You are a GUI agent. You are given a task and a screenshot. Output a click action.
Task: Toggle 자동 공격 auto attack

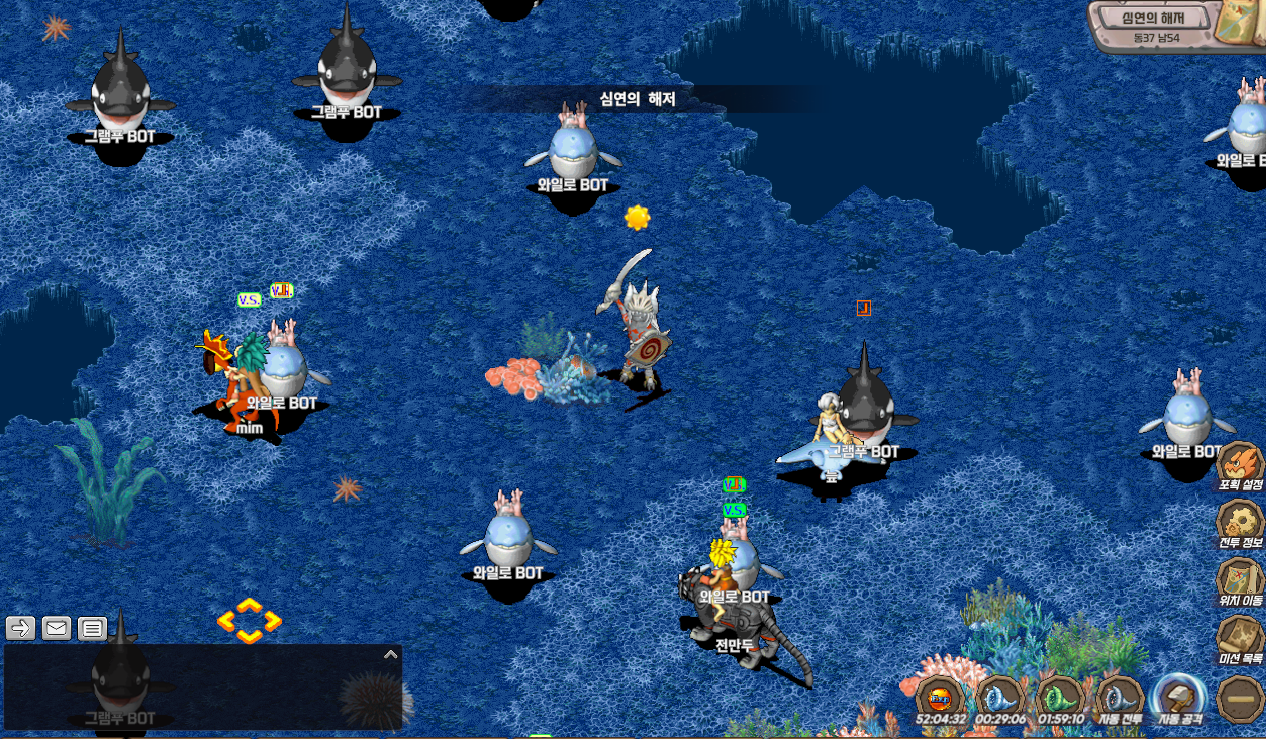pos(1180,696)
